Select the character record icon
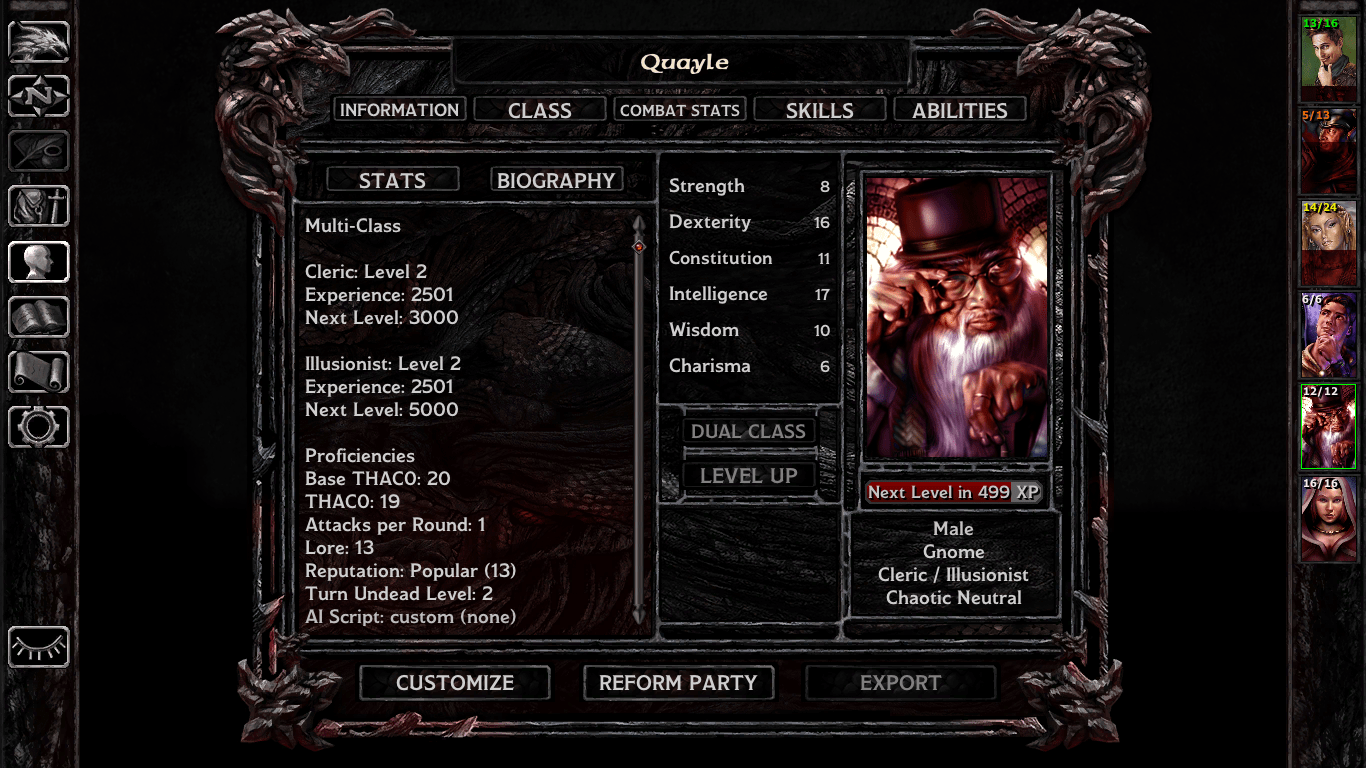The width and height of the screenshot is (1366, 768). tap(38, 262)
